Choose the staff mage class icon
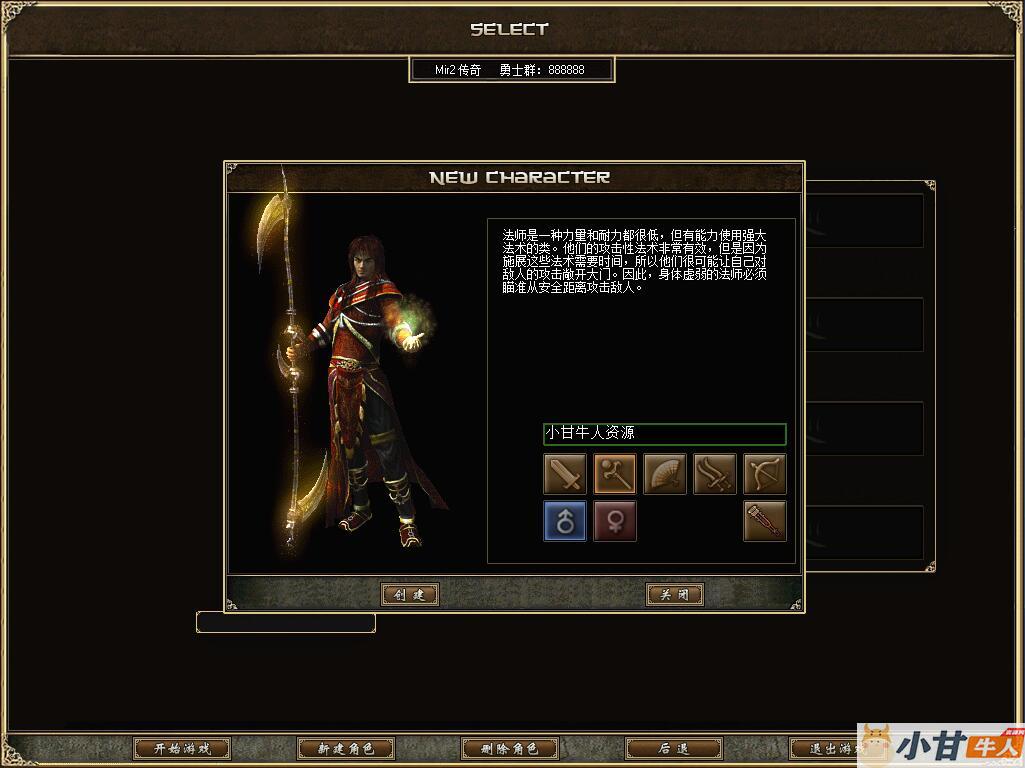 [615, 474]
